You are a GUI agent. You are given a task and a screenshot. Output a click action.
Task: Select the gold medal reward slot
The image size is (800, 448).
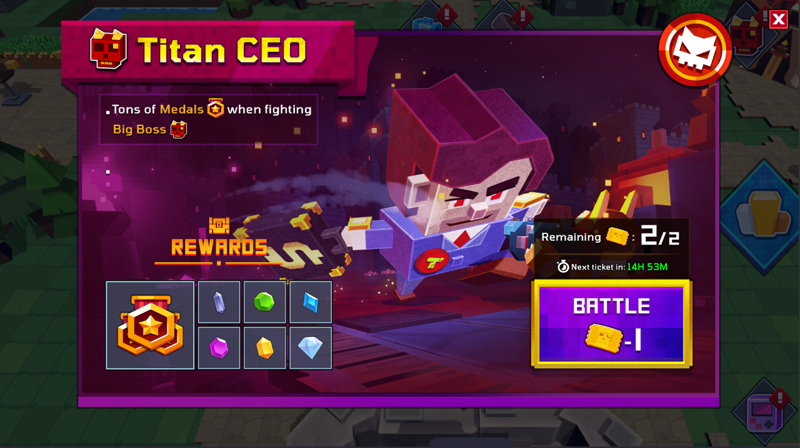(x=150, y=325)
